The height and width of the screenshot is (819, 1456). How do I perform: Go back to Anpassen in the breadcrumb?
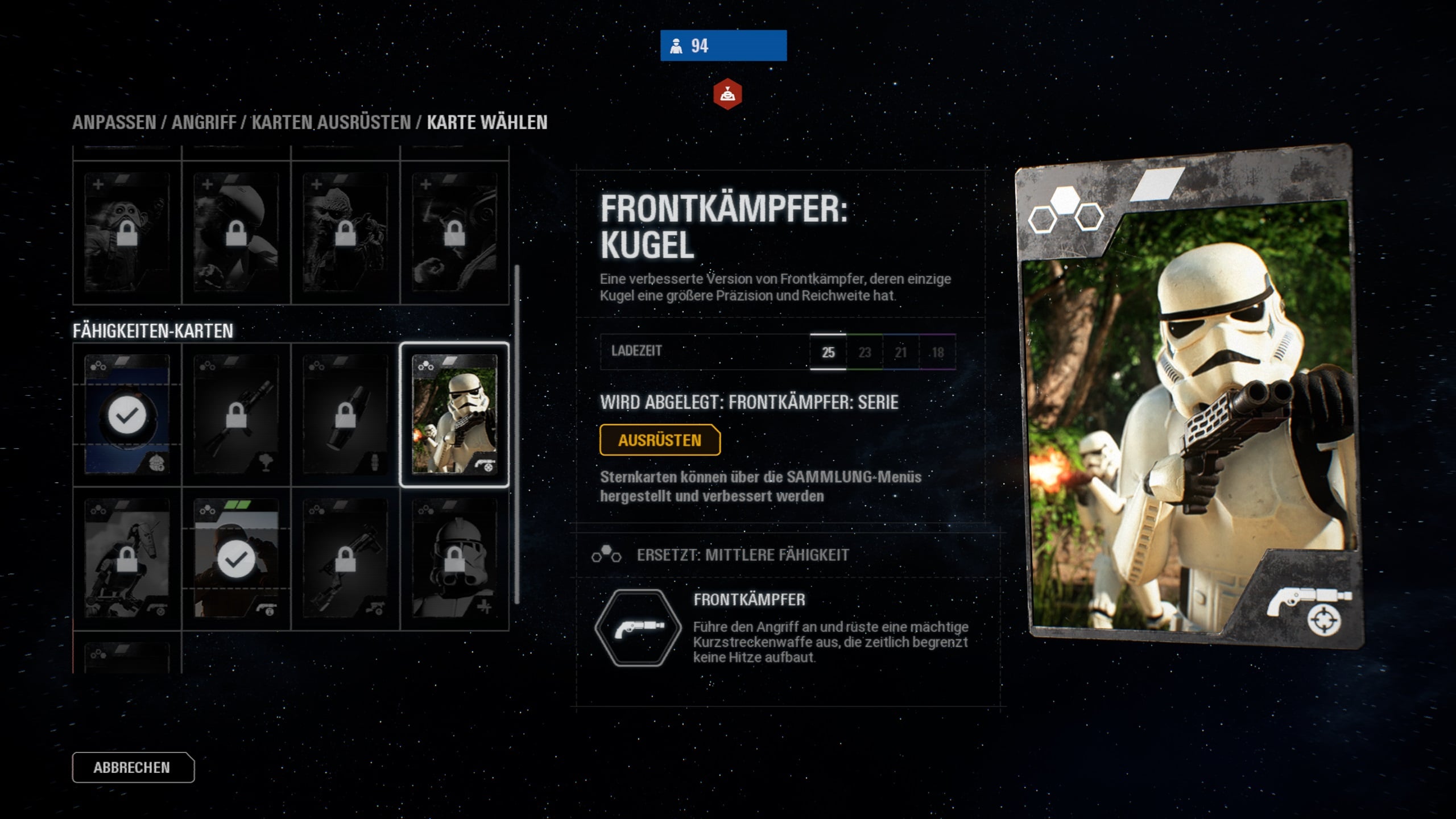point(114,122)
